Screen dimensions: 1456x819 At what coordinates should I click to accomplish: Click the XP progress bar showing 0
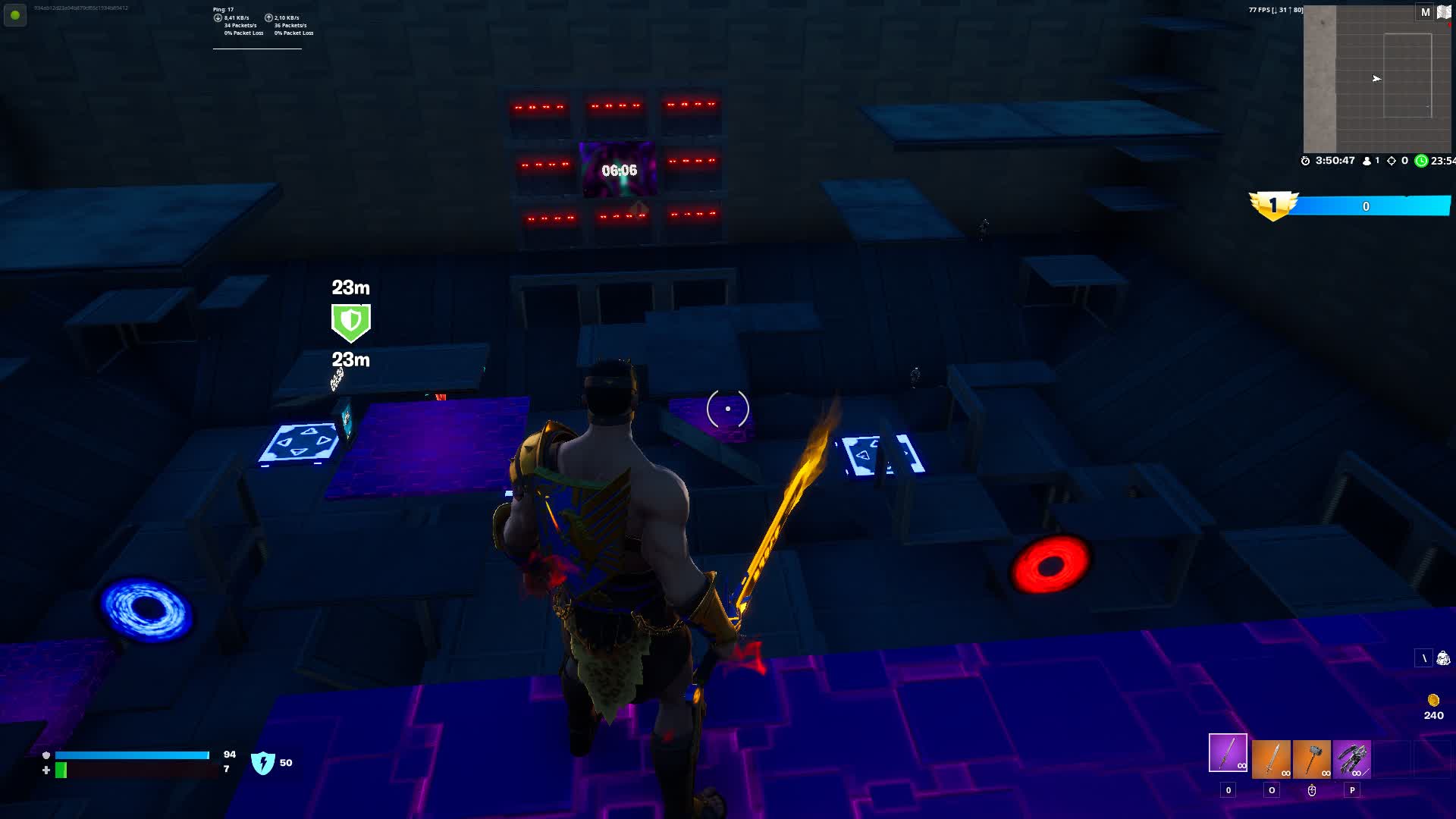(1365, 206)
